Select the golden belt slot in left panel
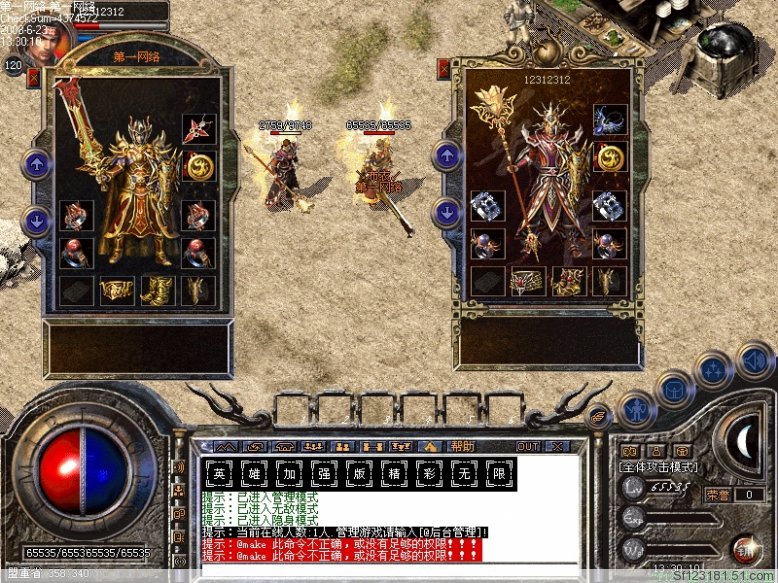The height and width of the screenshot is (583, 778). (116, 290)
